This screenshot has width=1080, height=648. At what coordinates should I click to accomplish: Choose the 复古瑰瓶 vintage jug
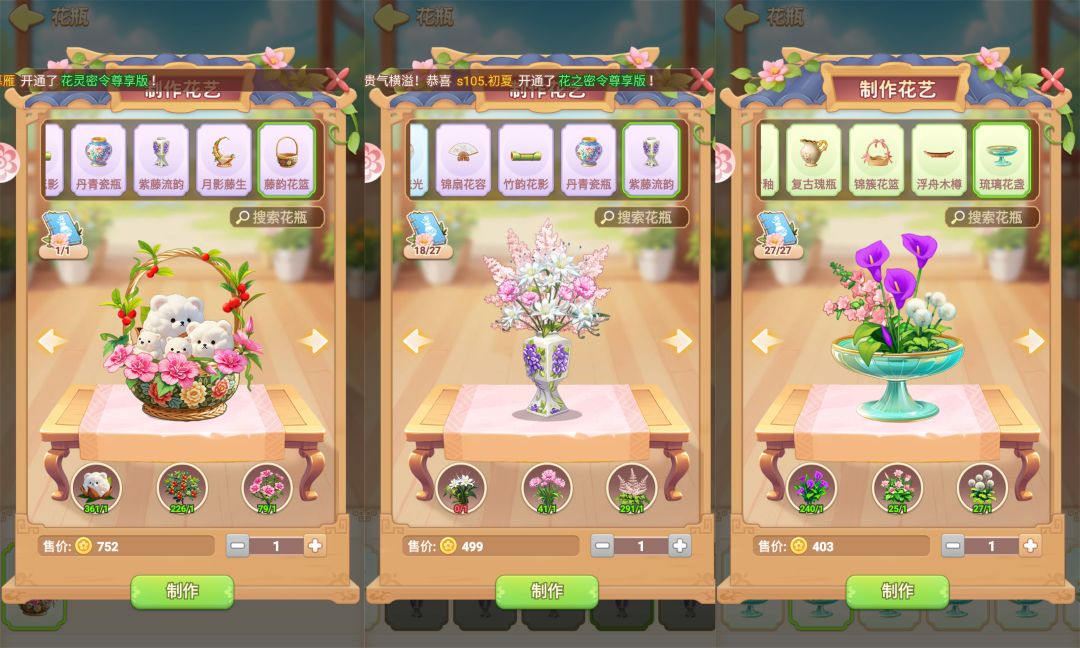[x=813, y=159]
